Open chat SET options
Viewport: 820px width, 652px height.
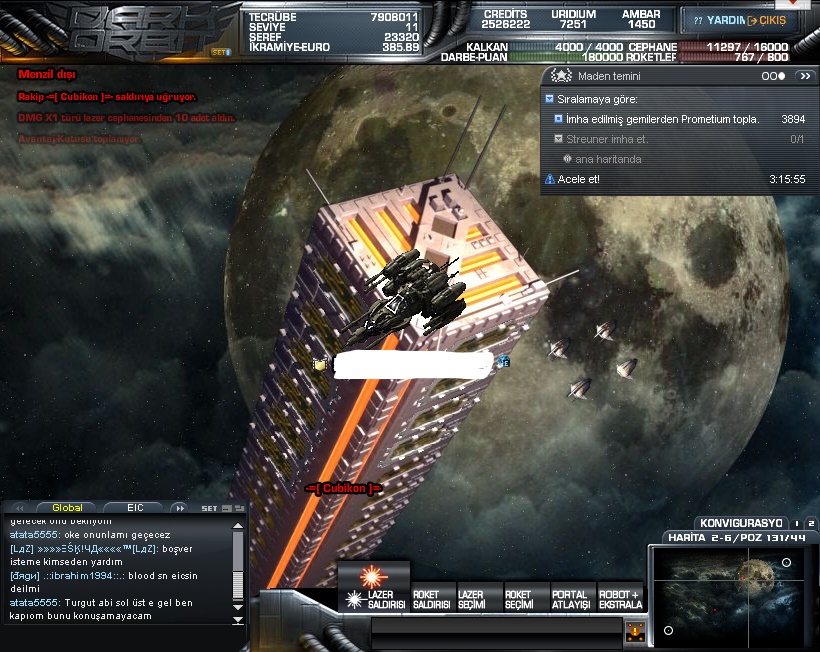pos(209,508)
